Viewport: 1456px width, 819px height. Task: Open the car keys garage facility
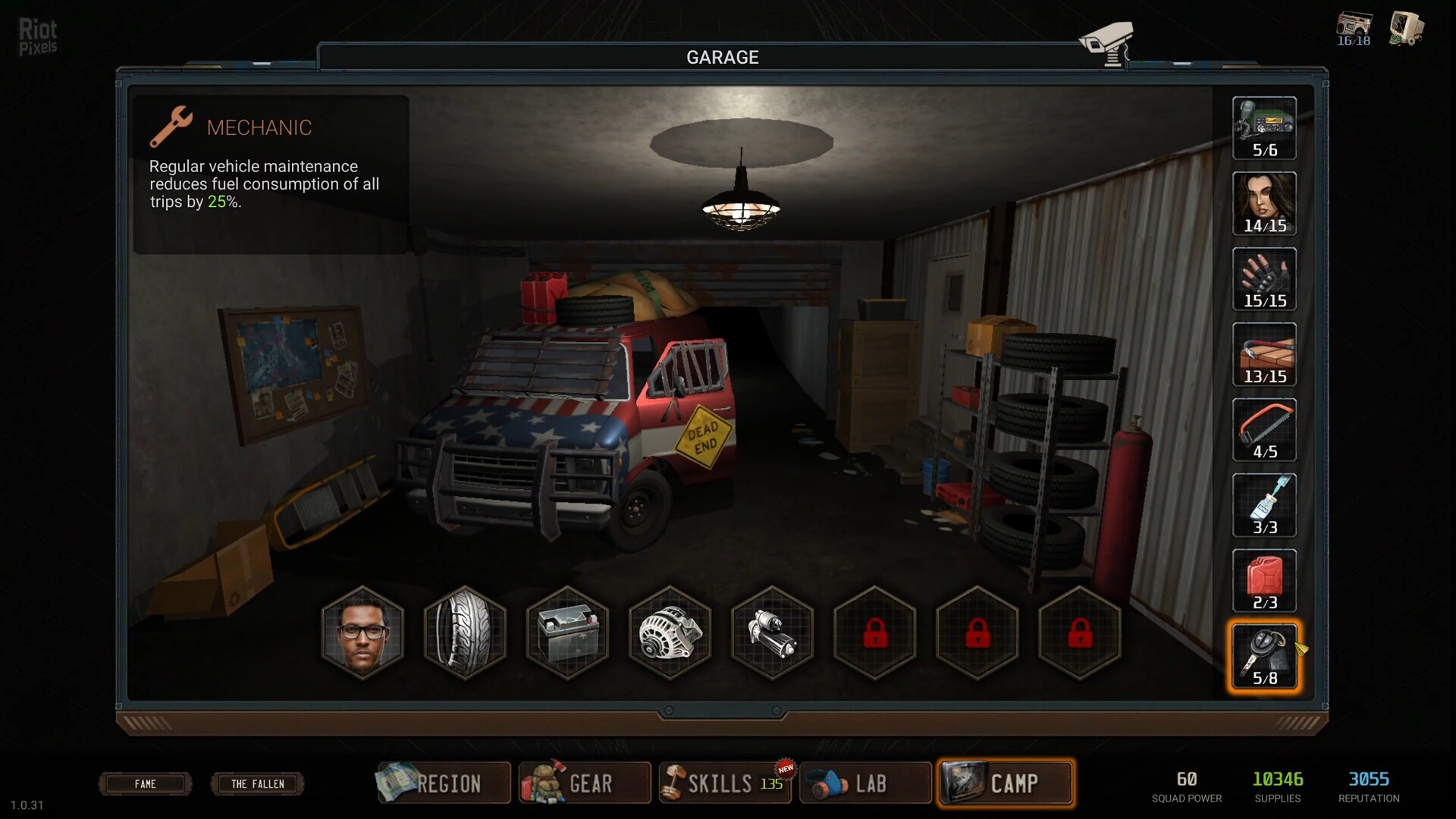(1264, 656)
